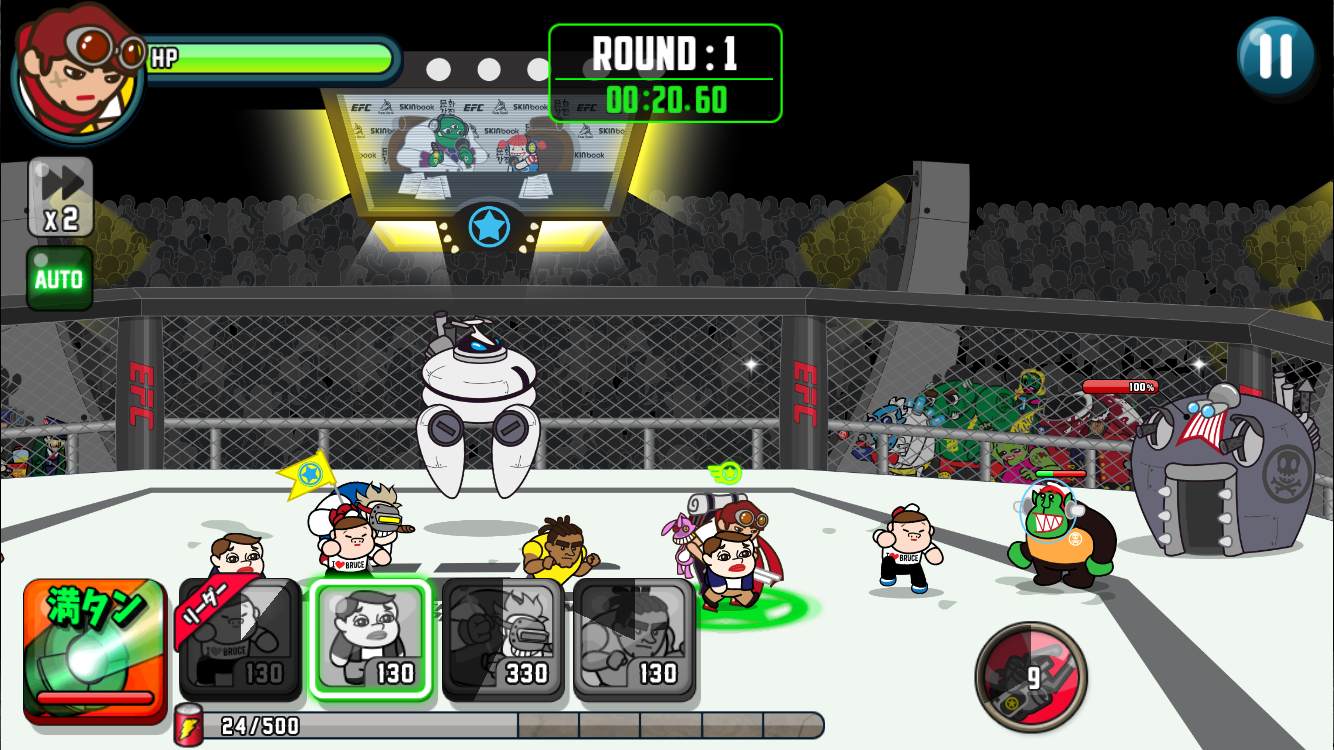This screenshot has height=750, width=1334.
Task: Fire the red cannon skill showing 9
Action: (x=1031, y=676)
